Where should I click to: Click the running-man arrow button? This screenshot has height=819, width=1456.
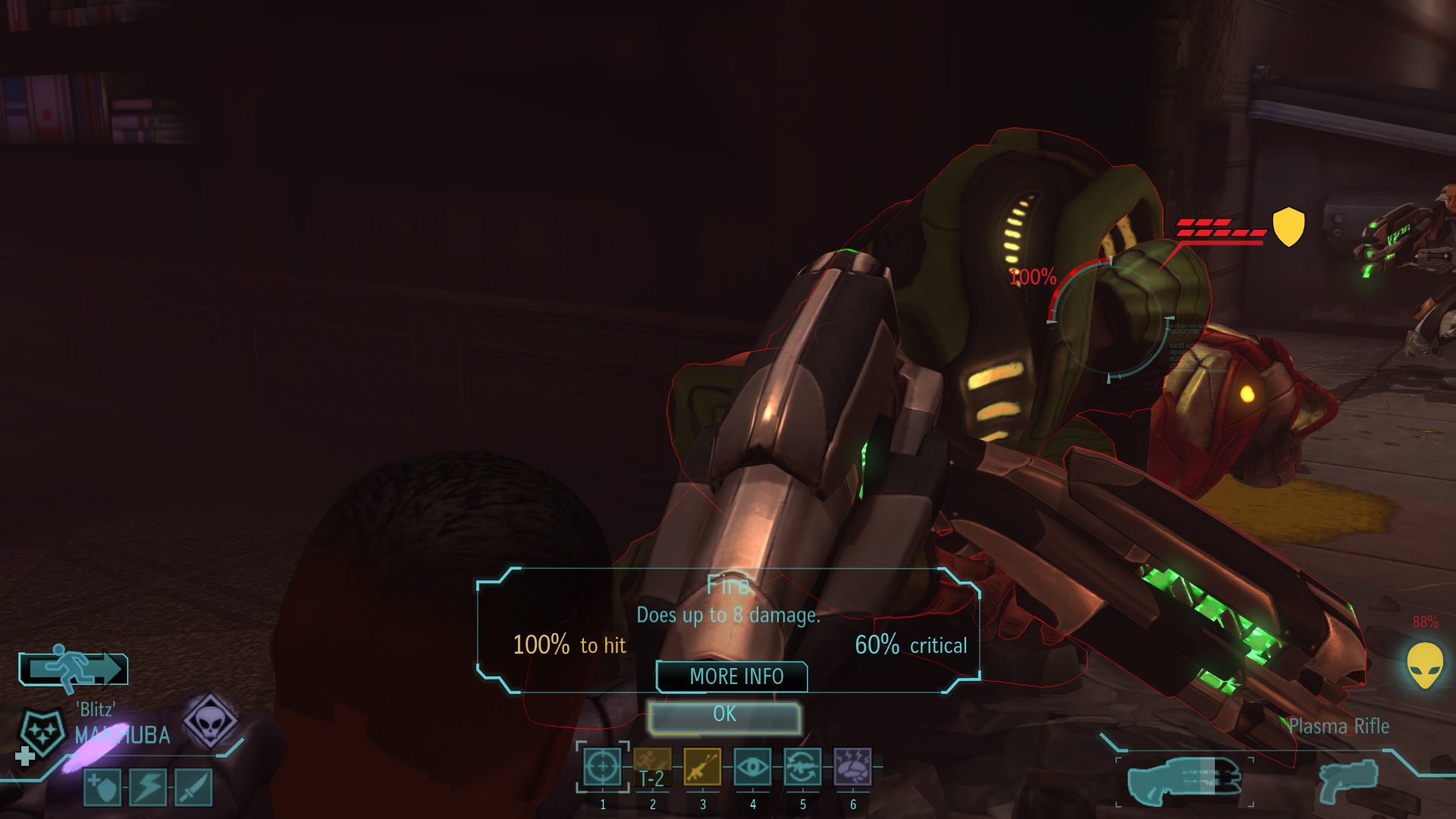[x=73, y=669]
